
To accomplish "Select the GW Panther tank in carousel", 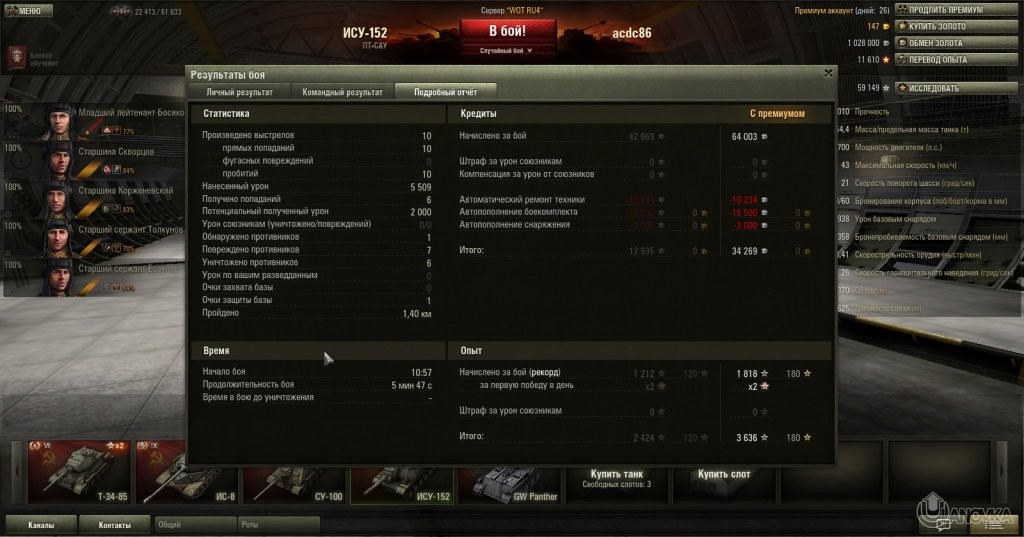I will tap(508, 471).
